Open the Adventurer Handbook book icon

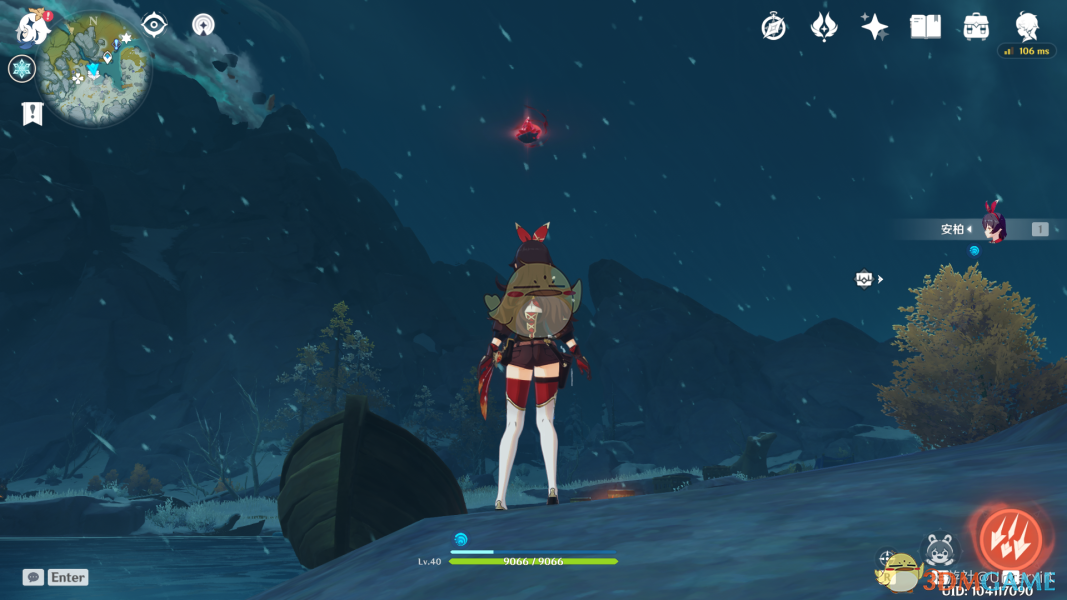pyautogui.click(x=925, y=27)
